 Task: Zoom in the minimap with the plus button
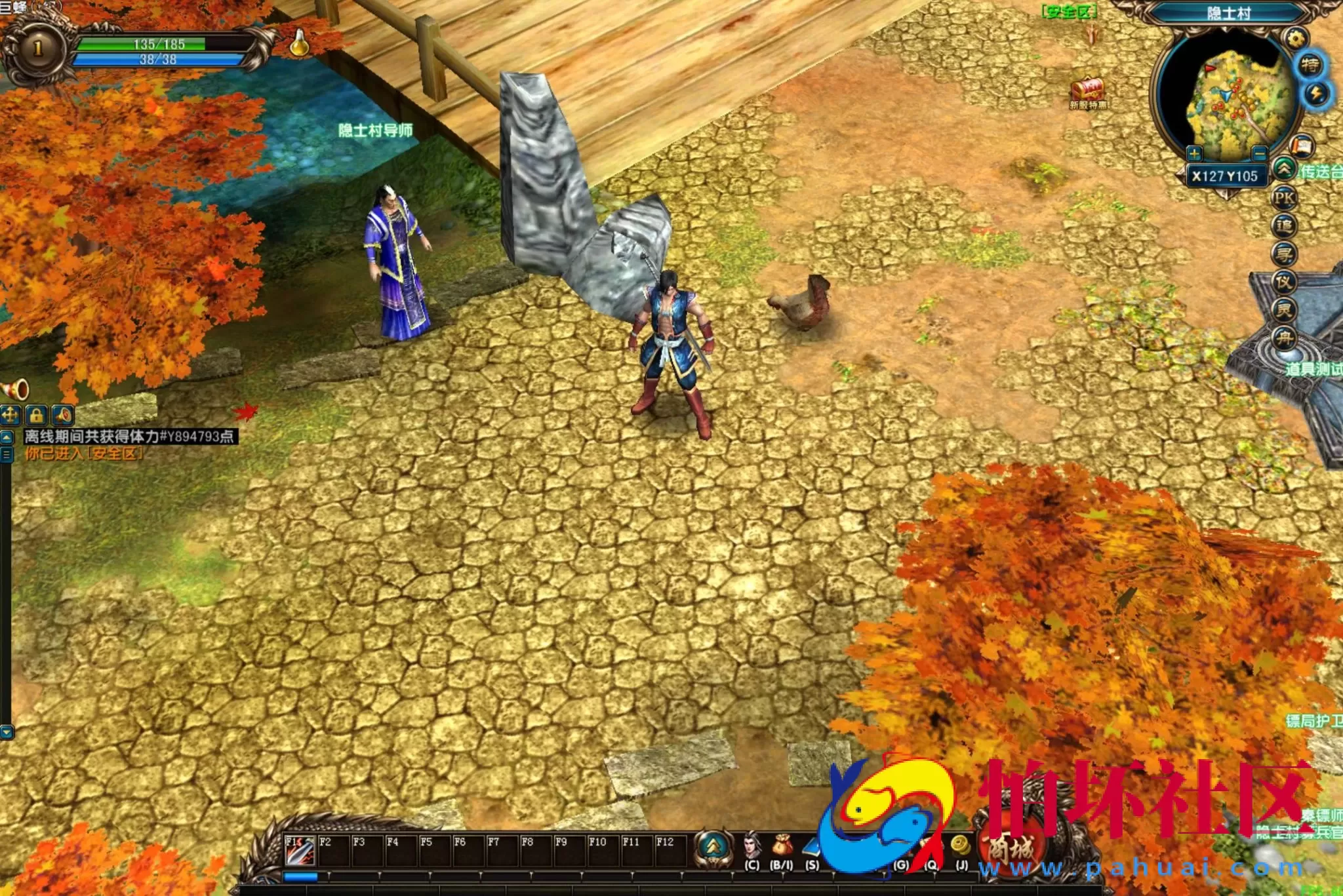1194,154
